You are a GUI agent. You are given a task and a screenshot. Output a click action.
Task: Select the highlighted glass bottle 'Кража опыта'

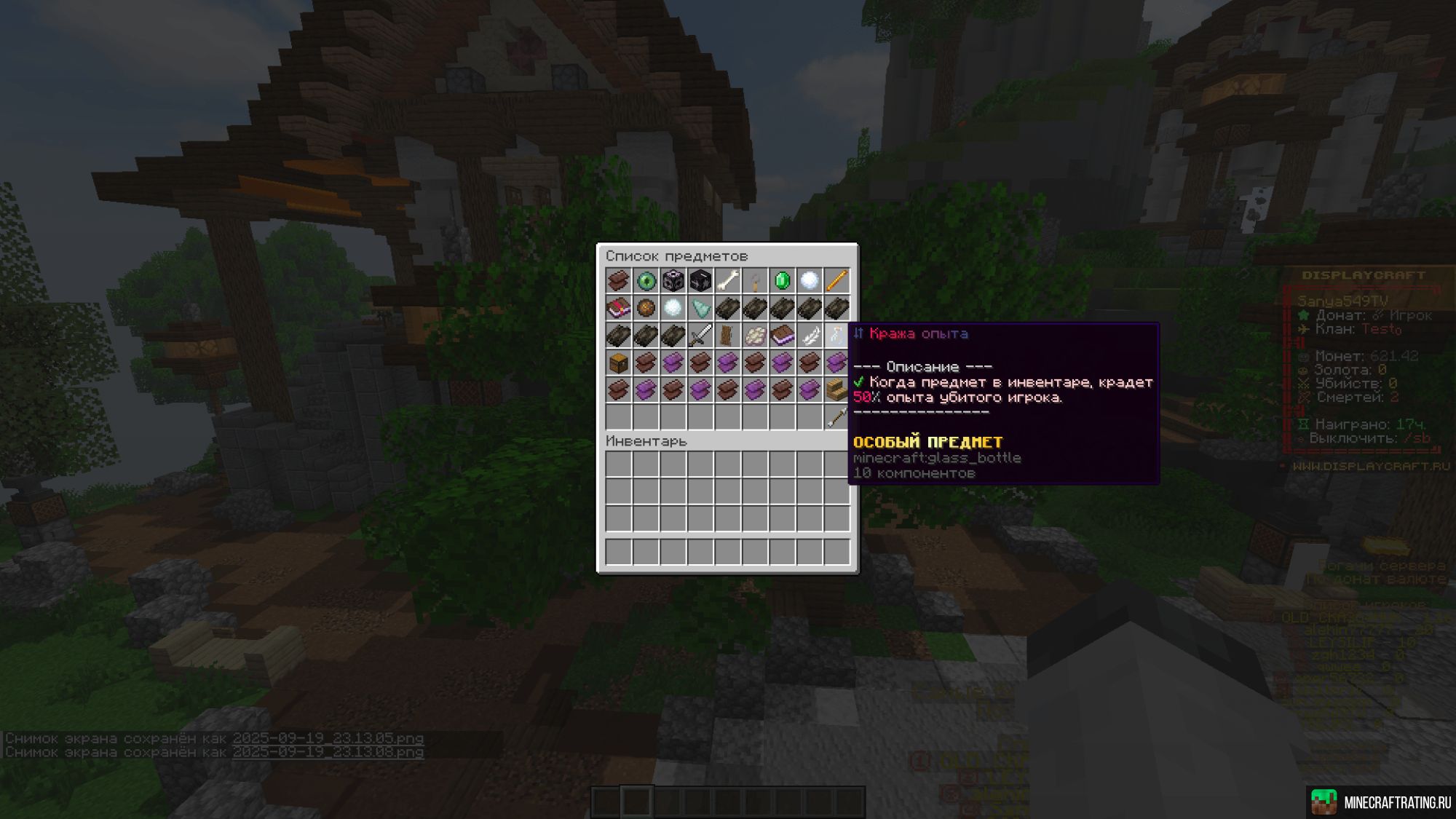(835, 335)
